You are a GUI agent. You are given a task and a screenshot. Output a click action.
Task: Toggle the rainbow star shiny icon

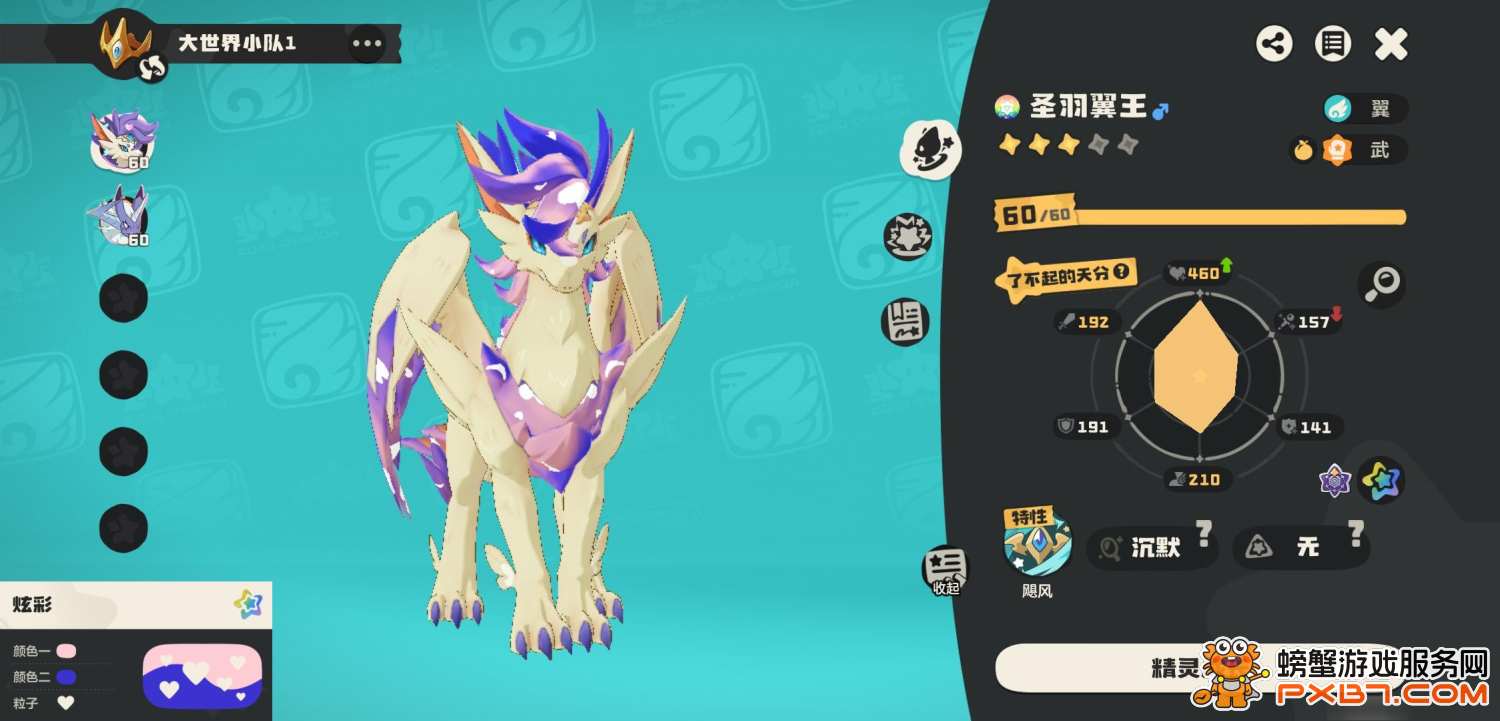pyautogui.click(x=1382, y=481)
